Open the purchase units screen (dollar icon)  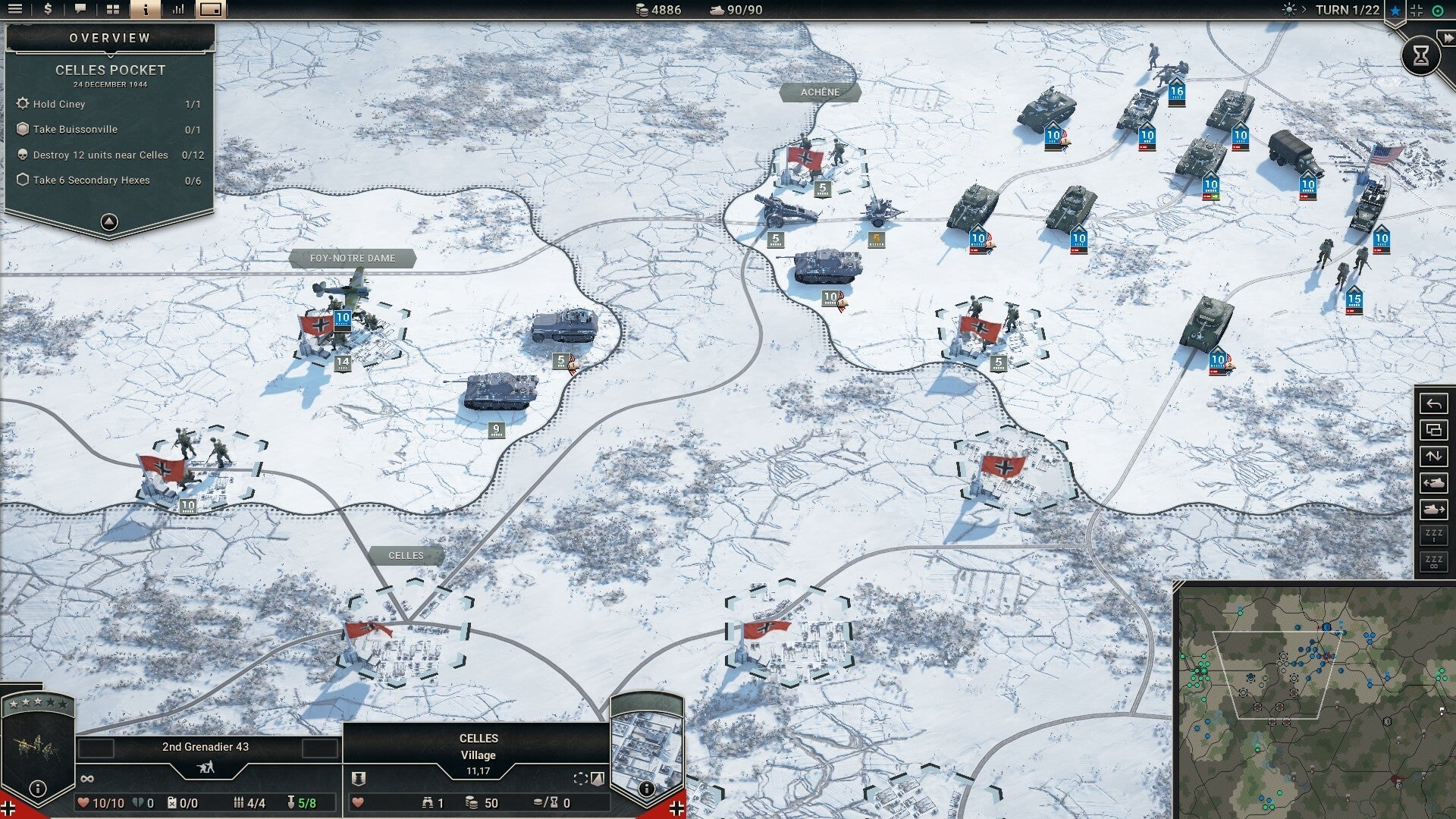click(x=48, y=10)
